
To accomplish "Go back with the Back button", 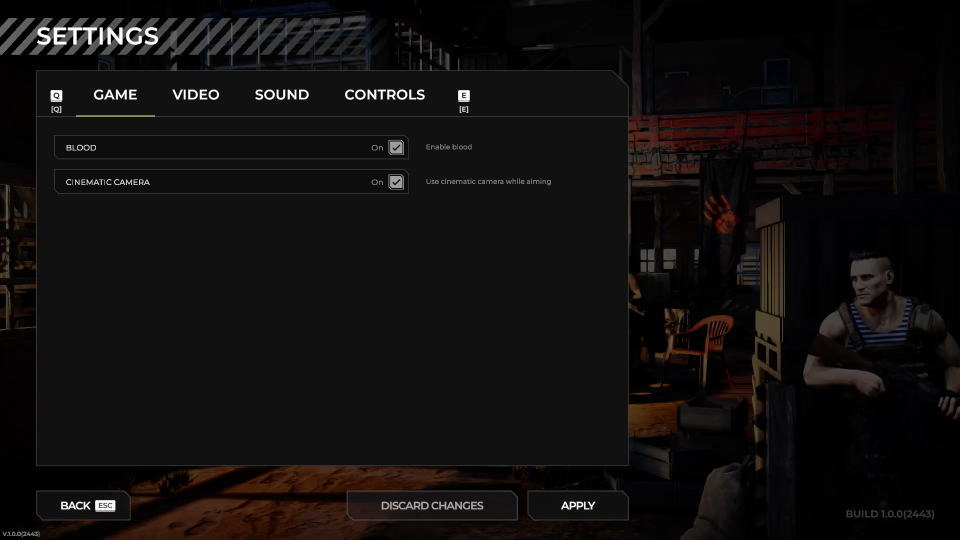I will (x=83, y=506).
